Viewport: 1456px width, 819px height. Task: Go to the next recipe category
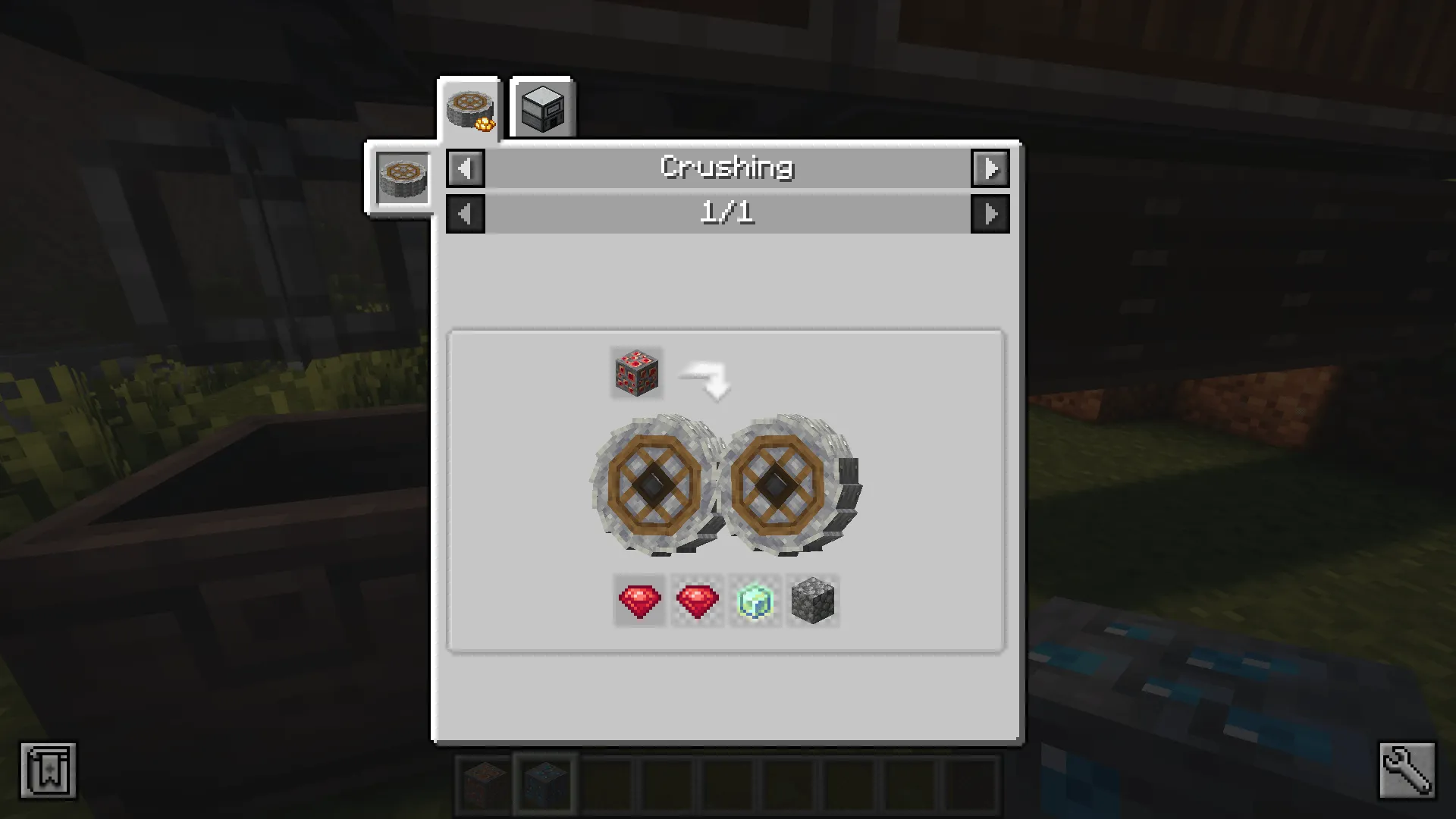[991, 168]
